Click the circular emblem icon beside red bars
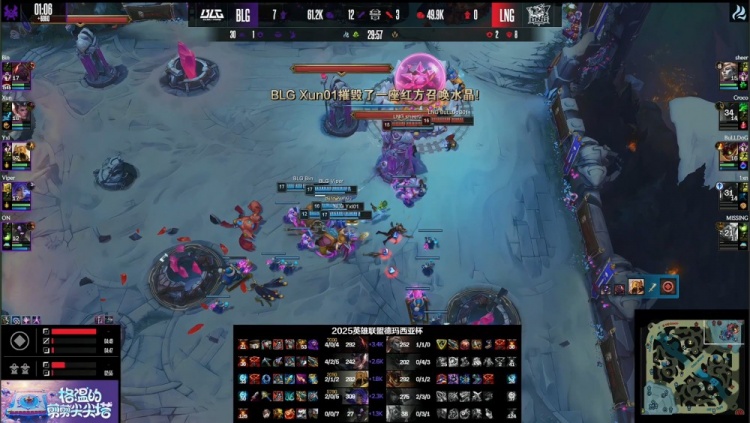Image resolution: width=750 pixels, height=423 pixels. (x=18, y=340)
